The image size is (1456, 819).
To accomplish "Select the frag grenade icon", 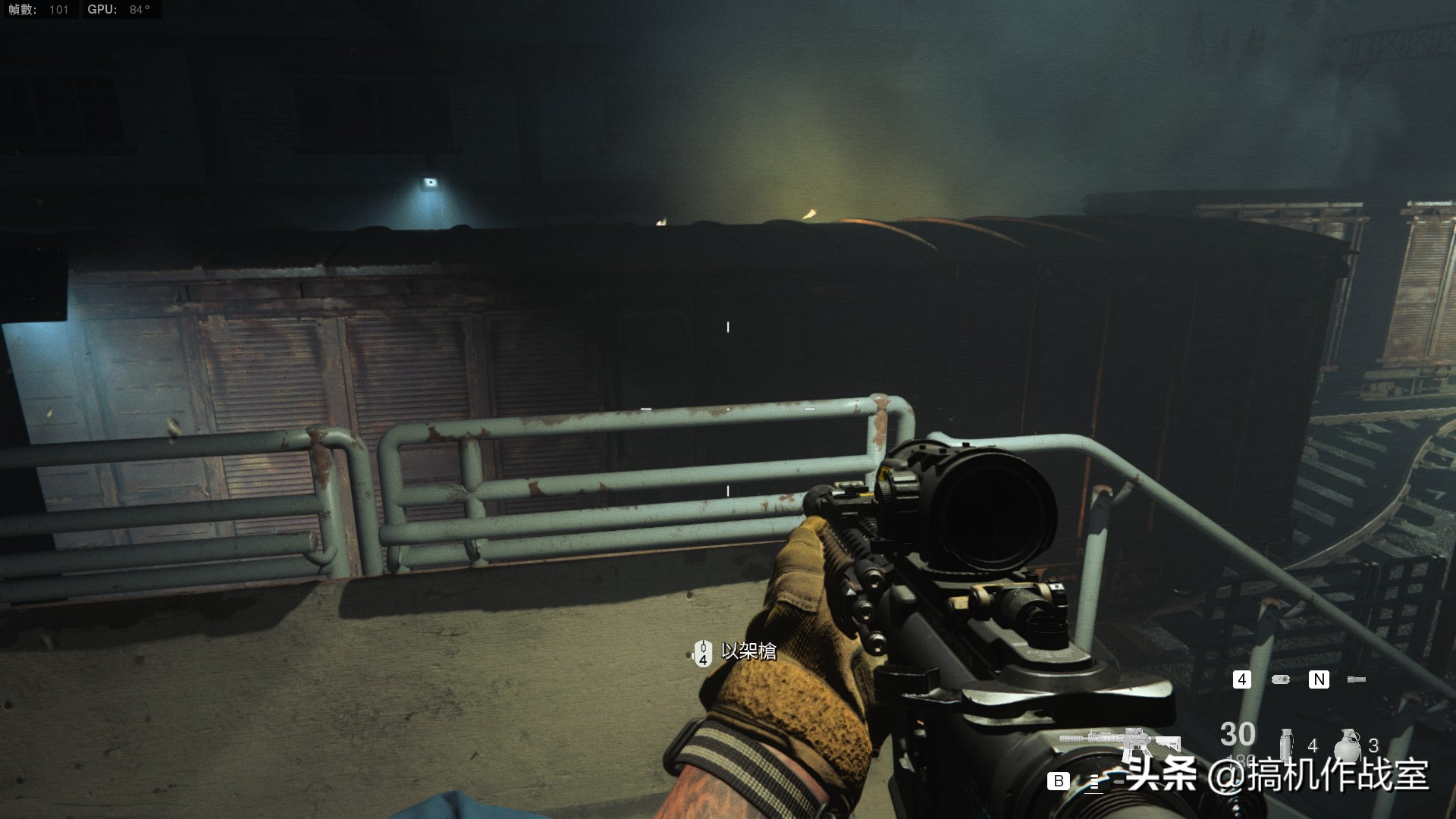I will 1348,743.
